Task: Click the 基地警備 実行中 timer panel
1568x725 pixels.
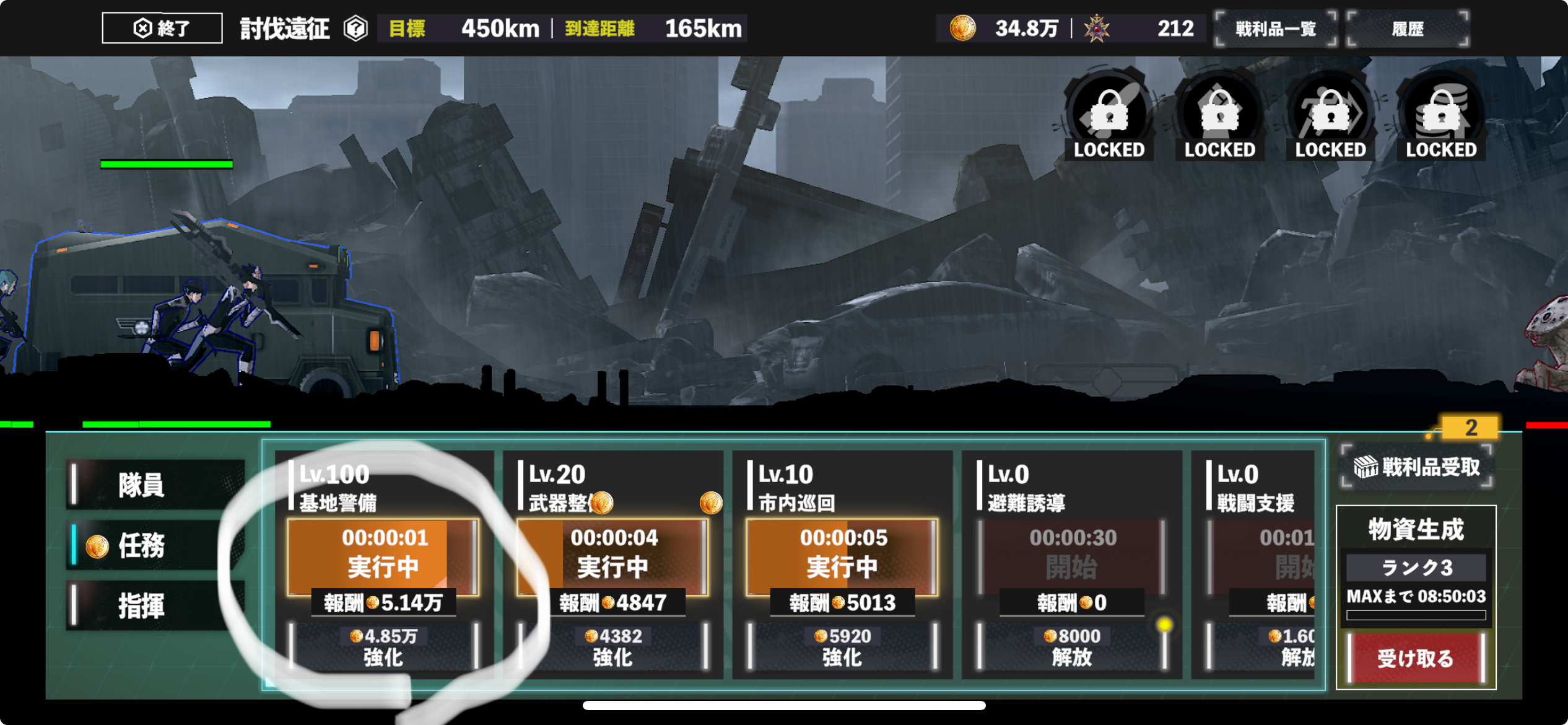Action: [x=384, y=553]
